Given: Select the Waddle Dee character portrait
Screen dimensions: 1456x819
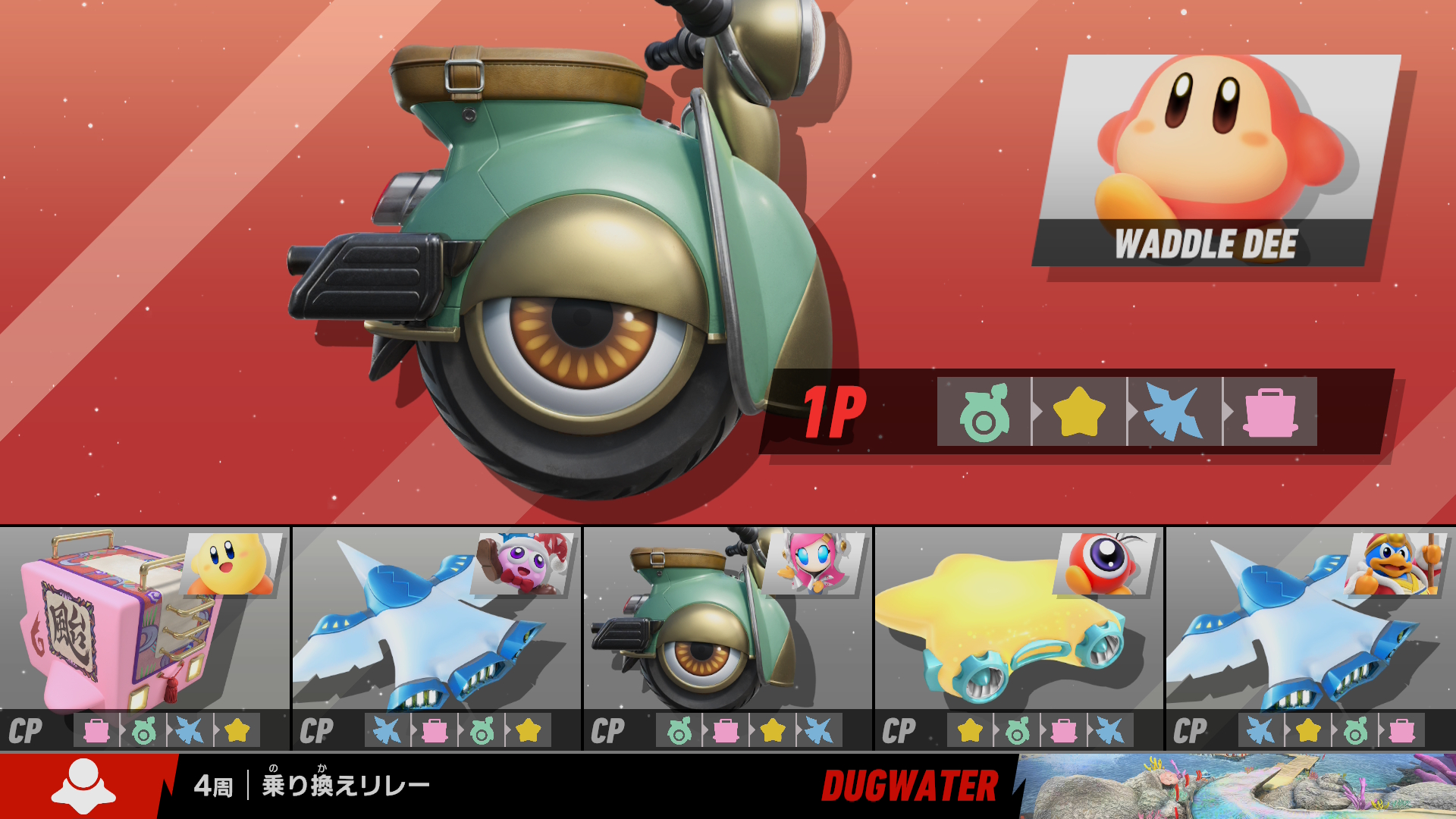Looking at the screenshot, I should 1216,159.
